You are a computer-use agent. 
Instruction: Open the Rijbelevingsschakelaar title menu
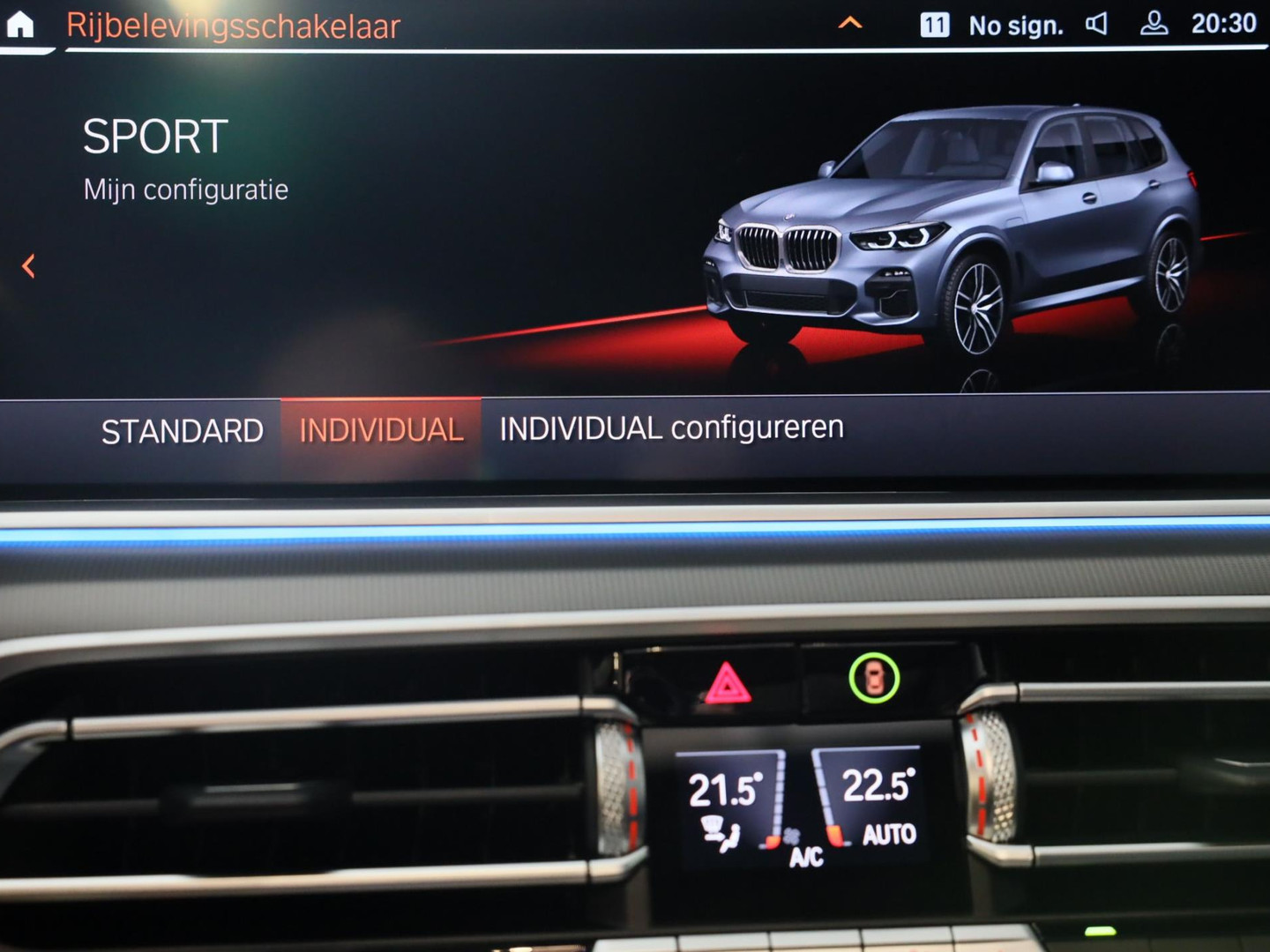tap(233, 26)
